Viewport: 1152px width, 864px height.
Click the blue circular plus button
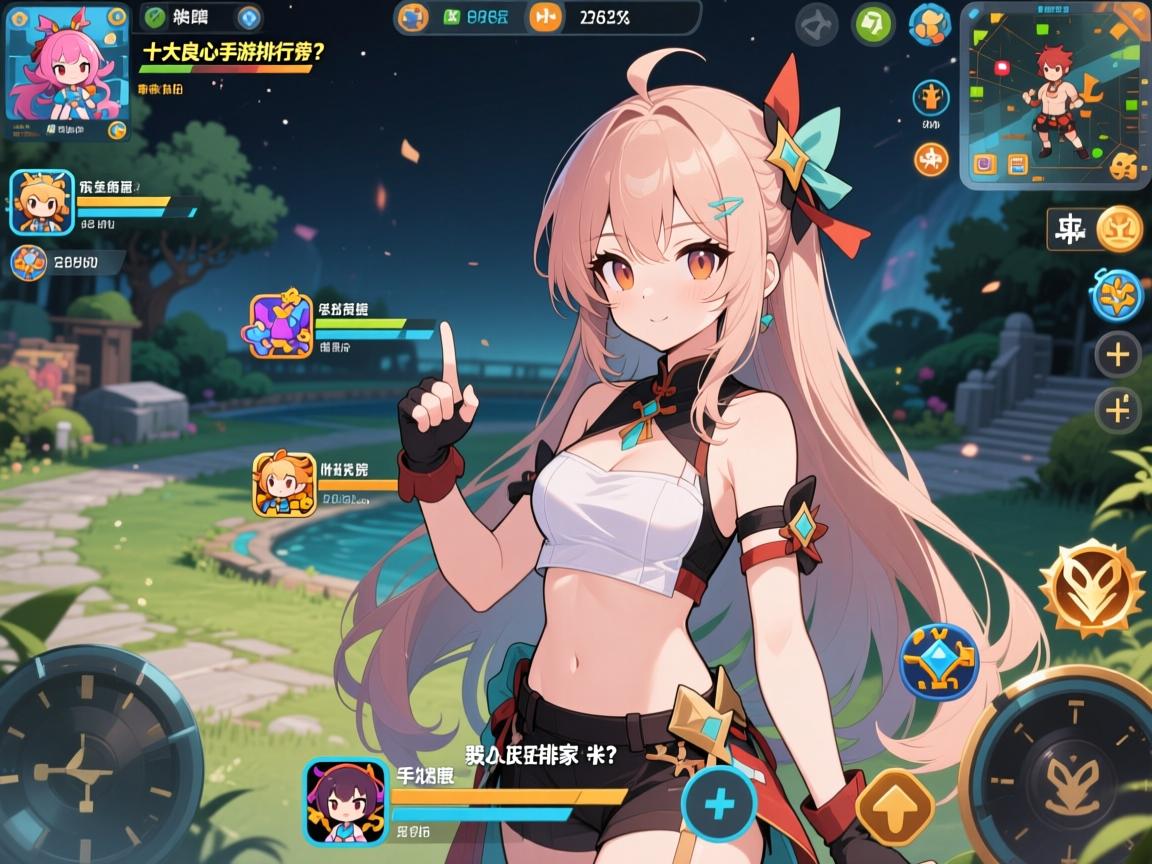720,804
